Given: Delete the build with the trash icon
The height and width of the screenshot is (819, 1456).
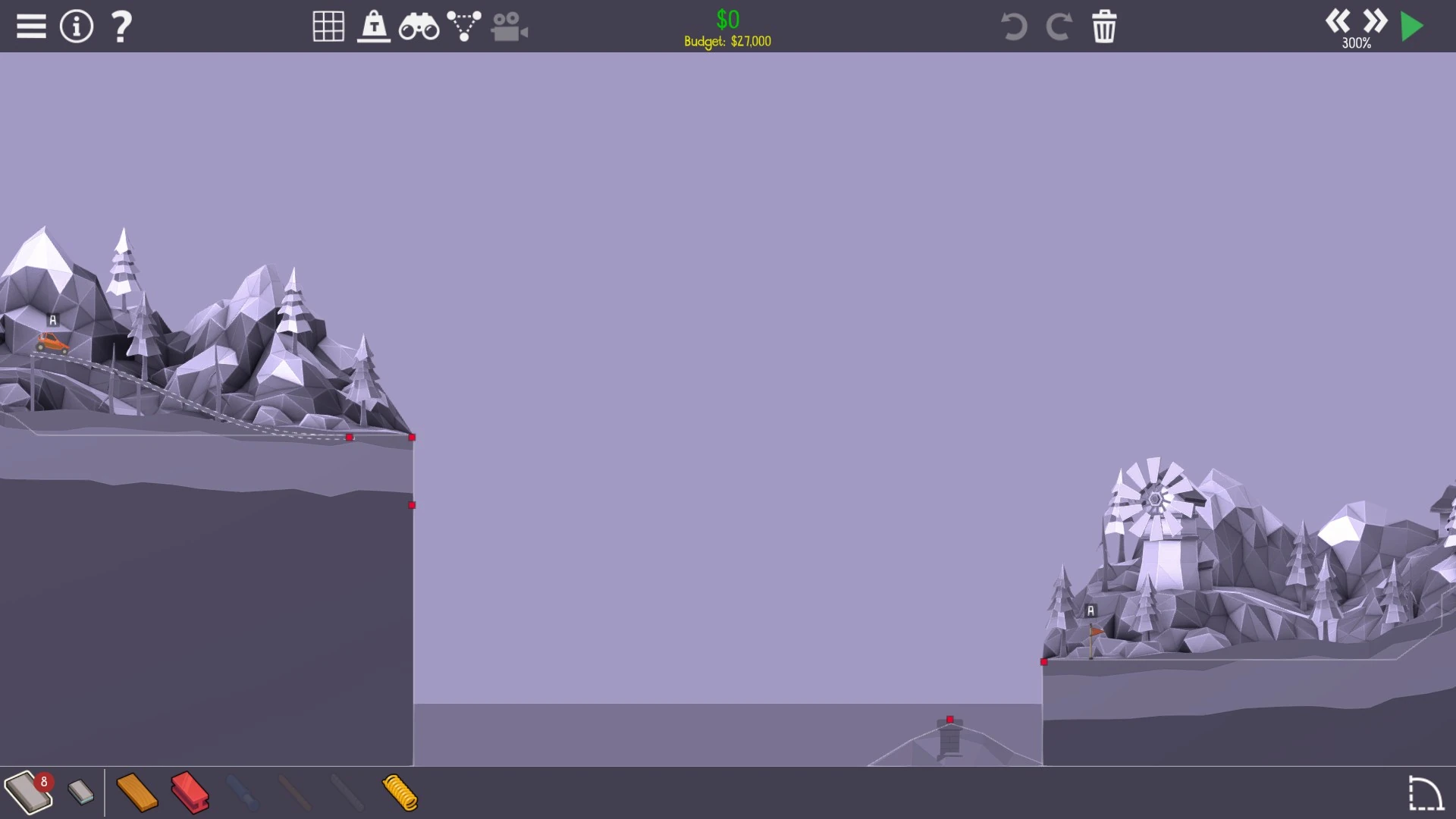Looking at the screenshot, I should (x=1104, y=26).
